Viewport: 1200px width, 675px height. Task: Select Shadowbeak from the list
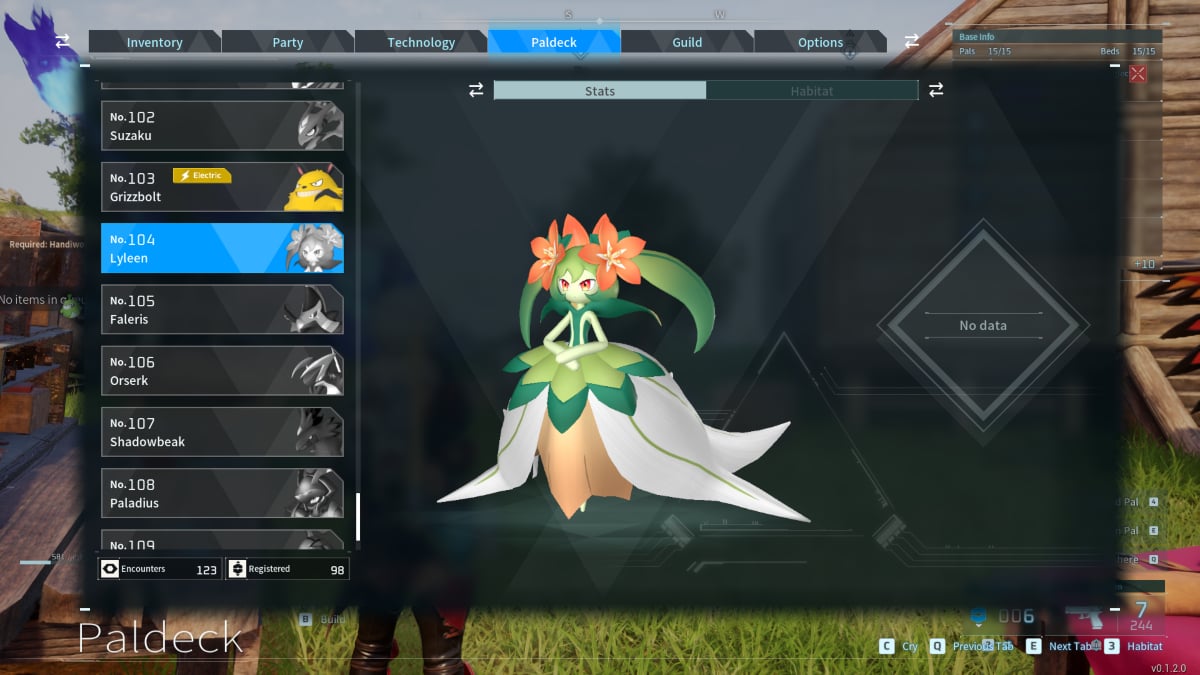(x=222, y=431)
